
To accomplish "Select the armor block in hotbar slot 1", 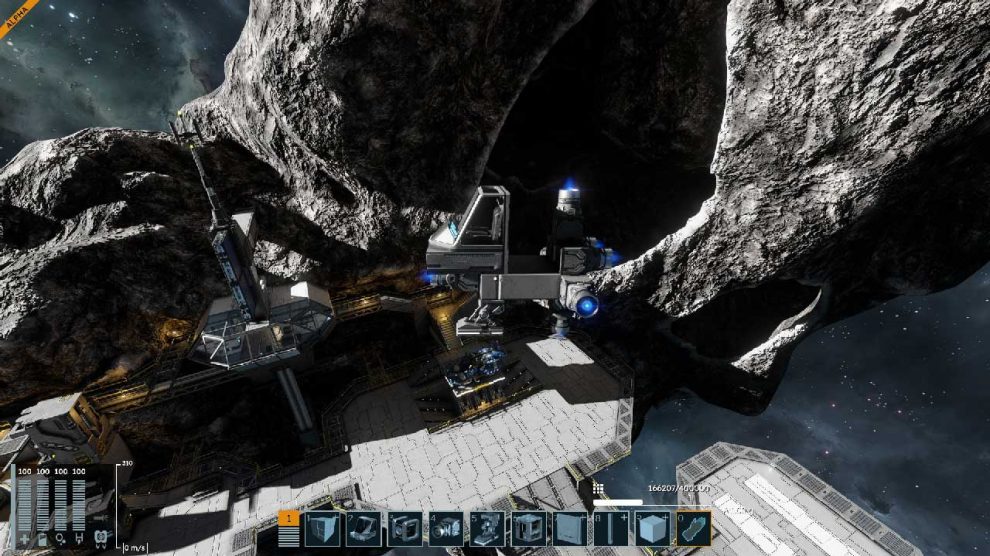I will click(x=322, y=528).
